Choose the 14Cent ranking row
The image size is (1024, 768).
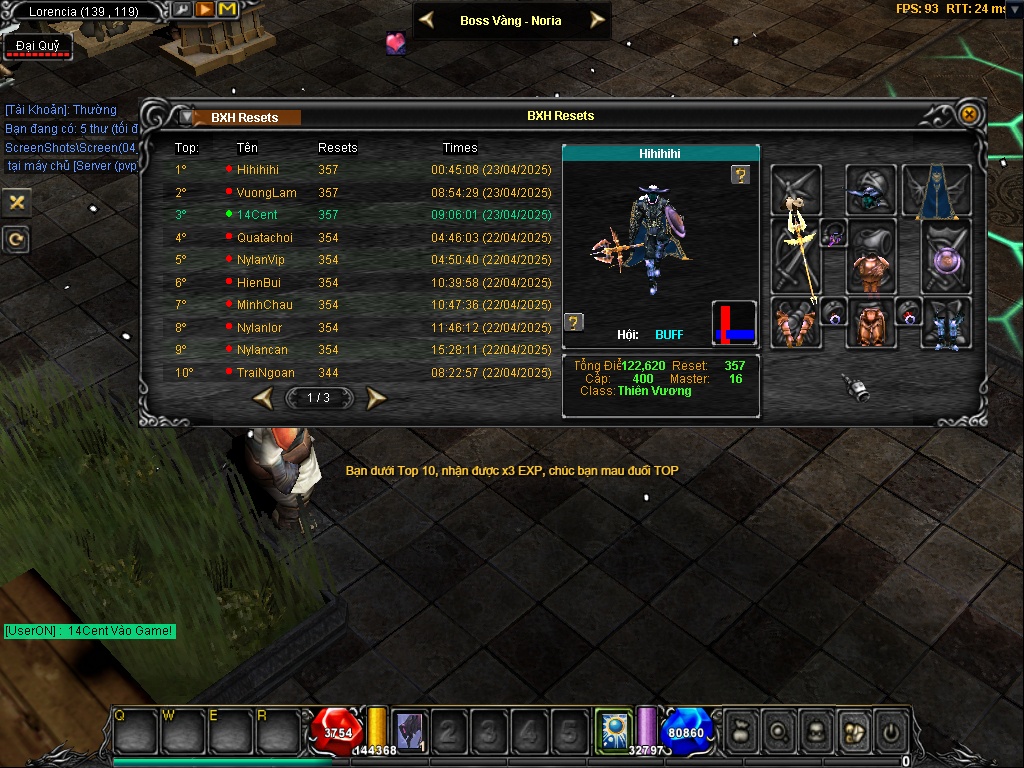click(257, 215)
